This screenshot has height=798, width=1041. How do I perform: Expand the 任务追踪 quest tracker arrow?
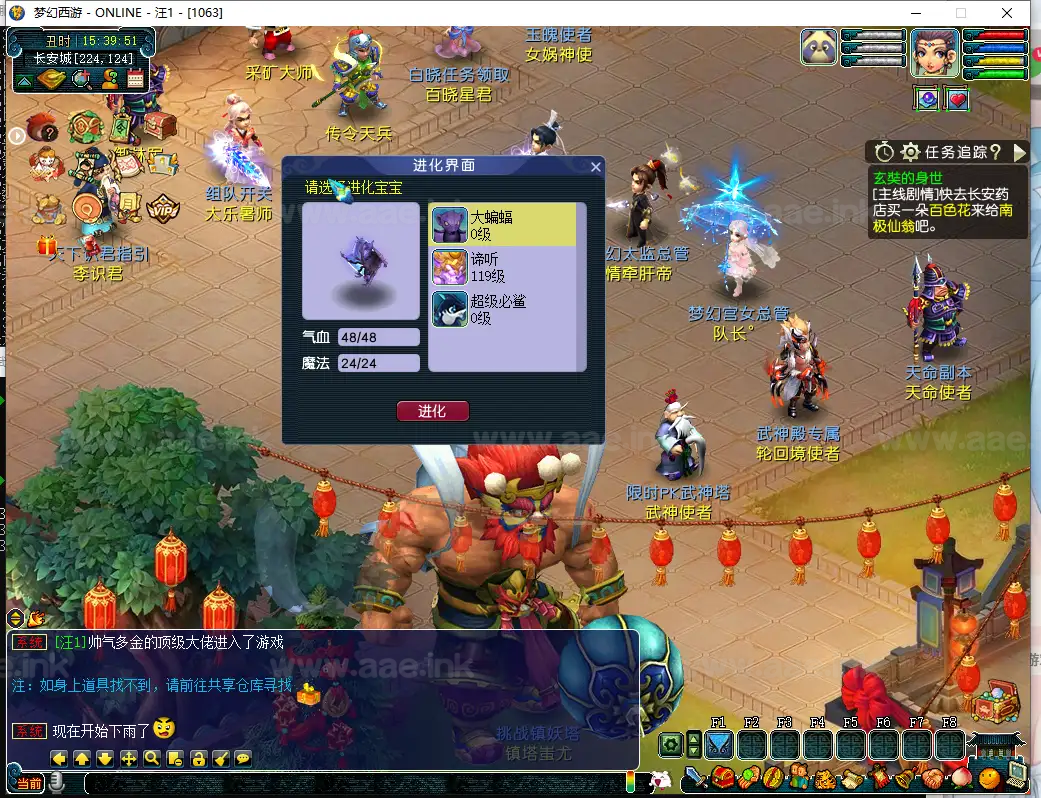1019,152
